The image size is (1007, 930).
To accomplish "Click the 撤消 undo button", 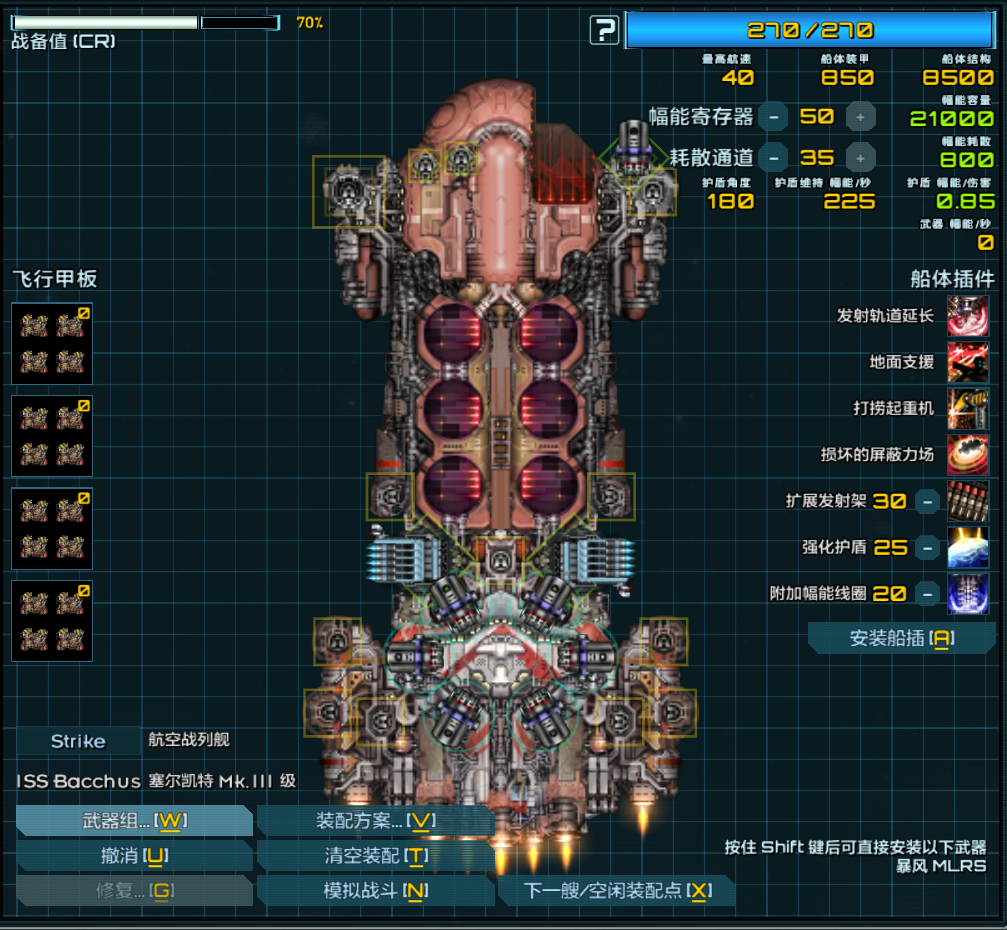I will point(134,856).
